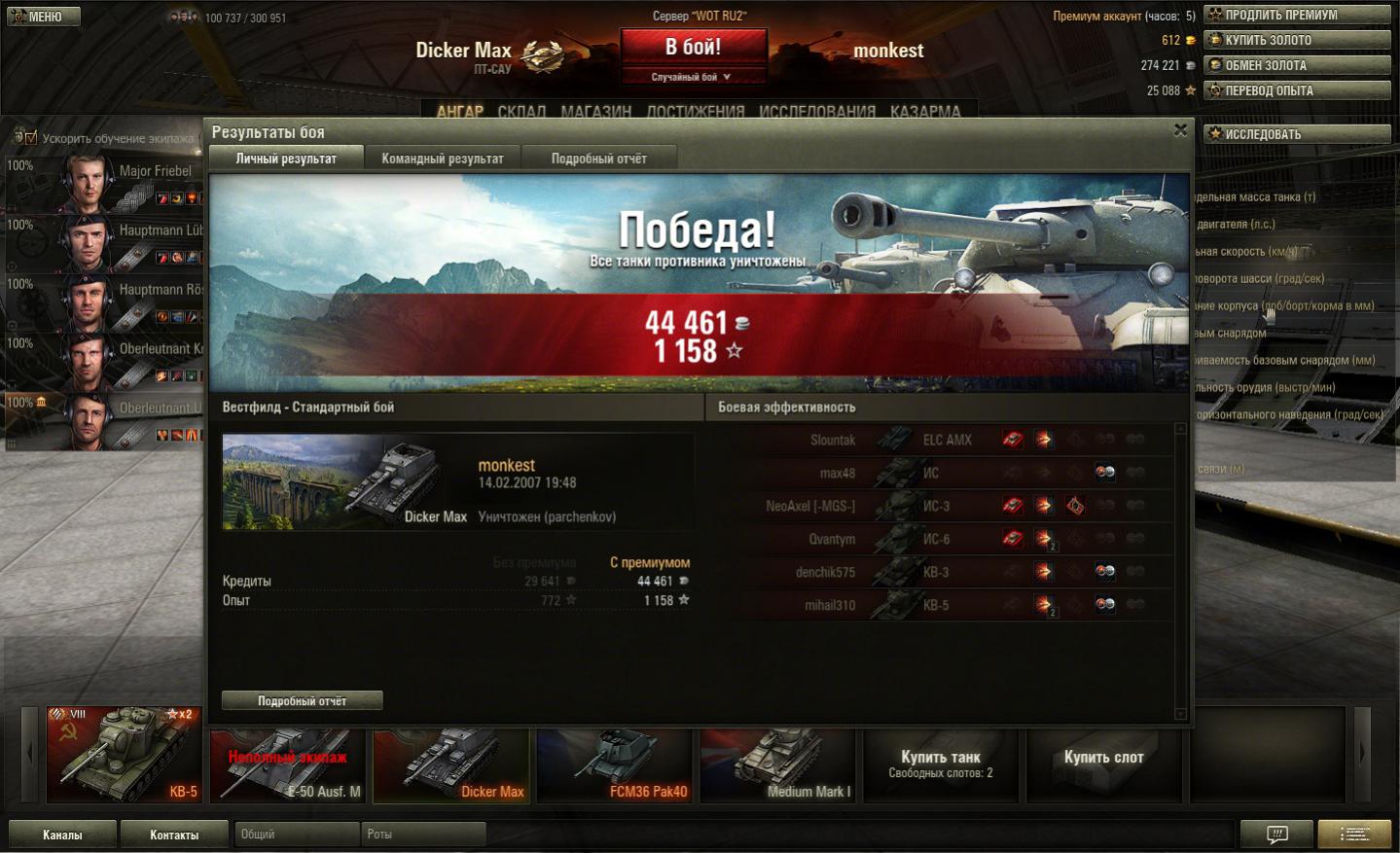Choose ОБМЕН ЗОЛОТА button
Image resolution: width=1400 pixels, height=853 pixels.
point(1296,65)
